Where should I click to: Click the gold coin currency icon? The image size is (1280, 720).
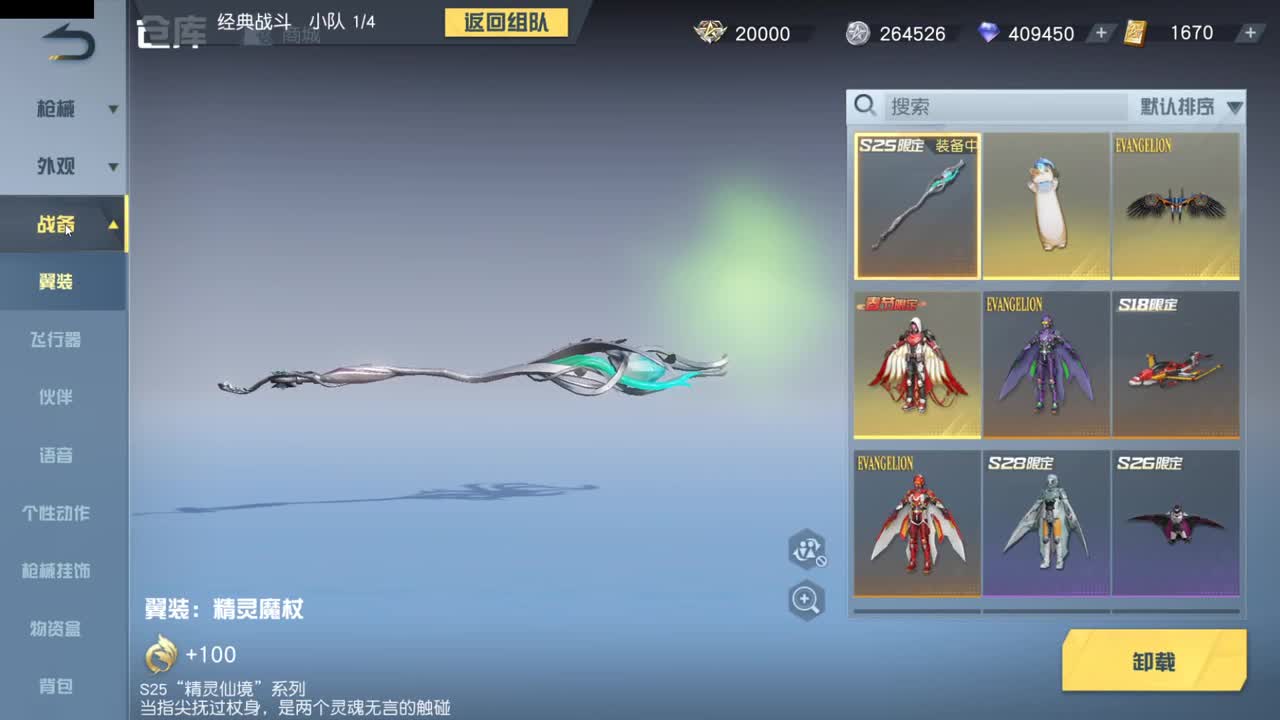[x=710, y=33]
